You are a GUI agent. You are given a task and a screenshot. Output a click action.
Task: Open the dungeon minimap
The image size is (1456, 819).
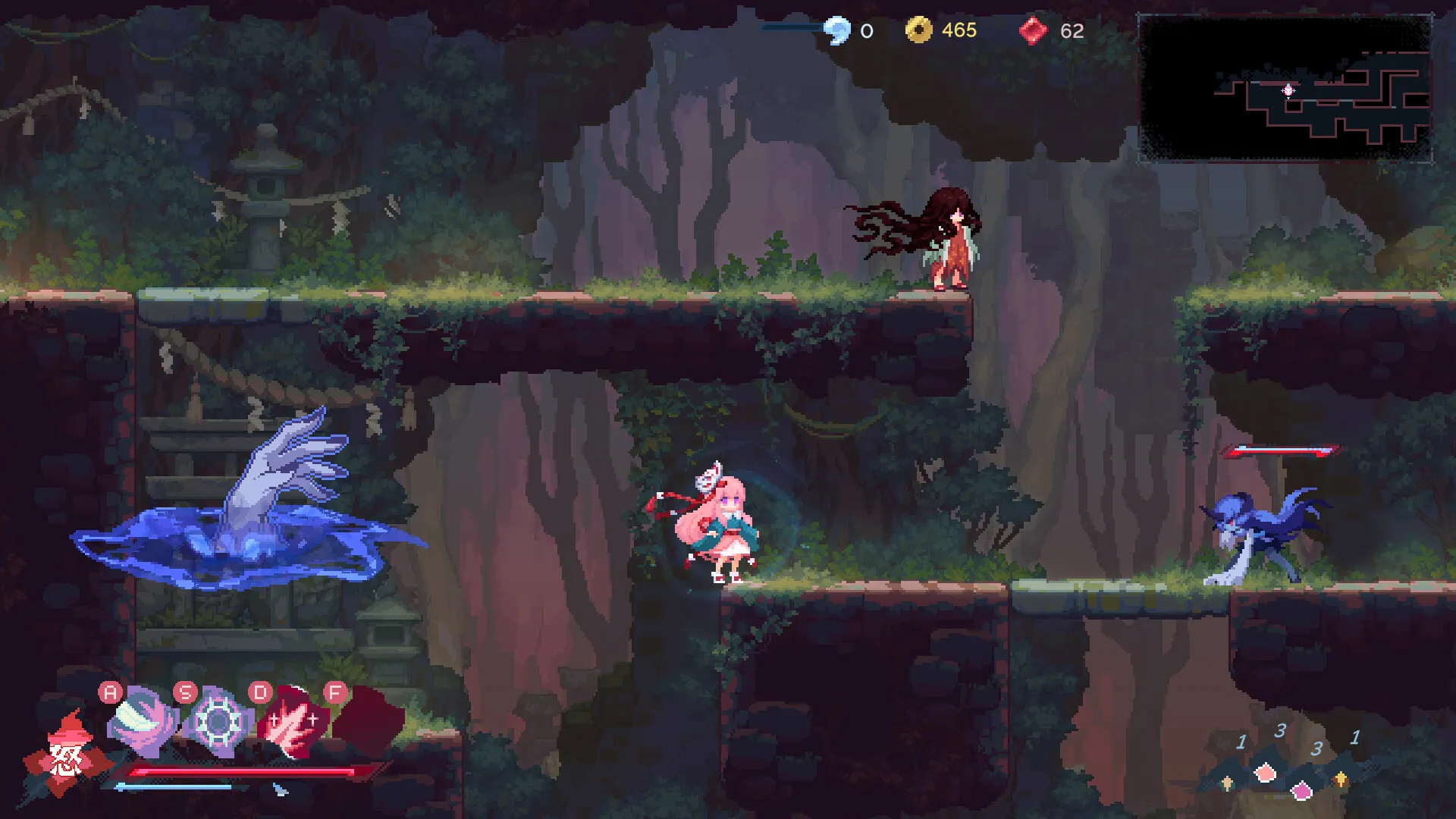point(1285,88)
